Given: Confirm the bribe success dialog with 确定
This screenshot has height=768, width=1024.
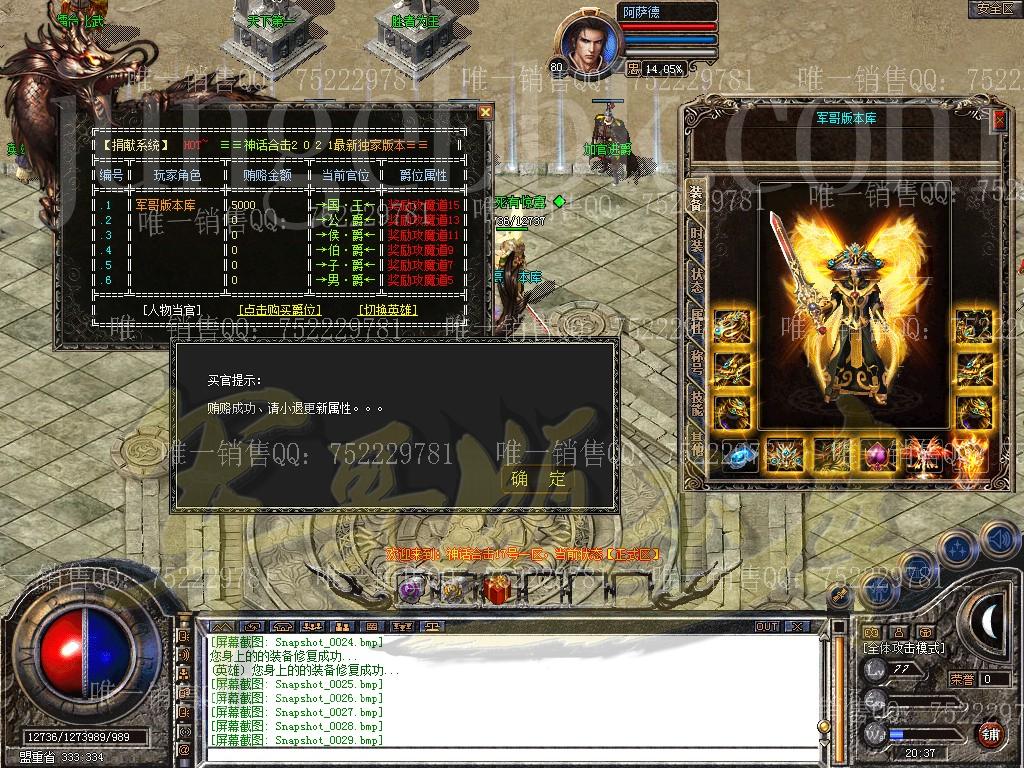Looking at the screenshot, I should (x=538, y=479).
